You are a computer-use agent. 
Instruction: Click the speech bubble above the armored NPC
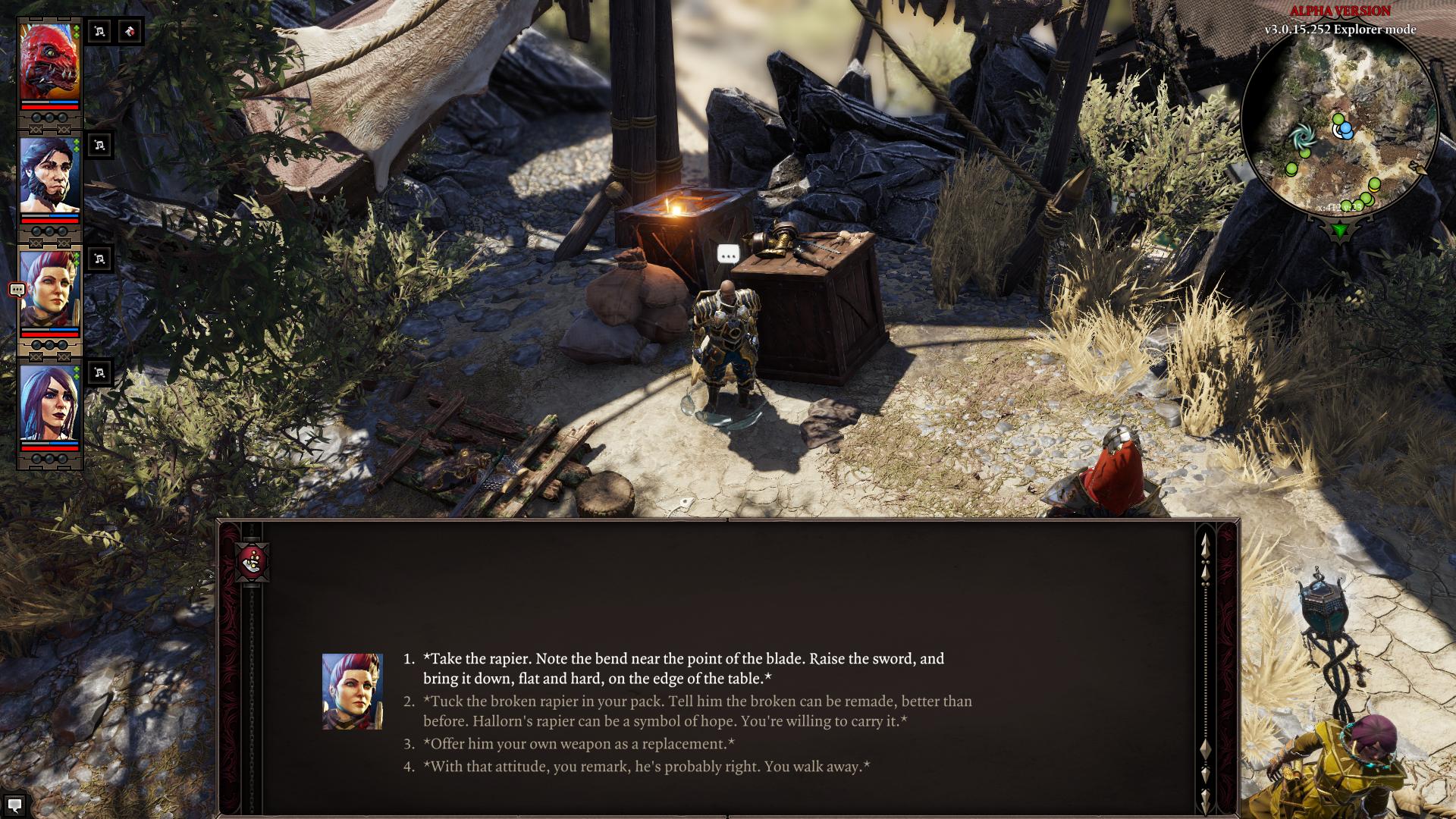[x=728, y=255]
